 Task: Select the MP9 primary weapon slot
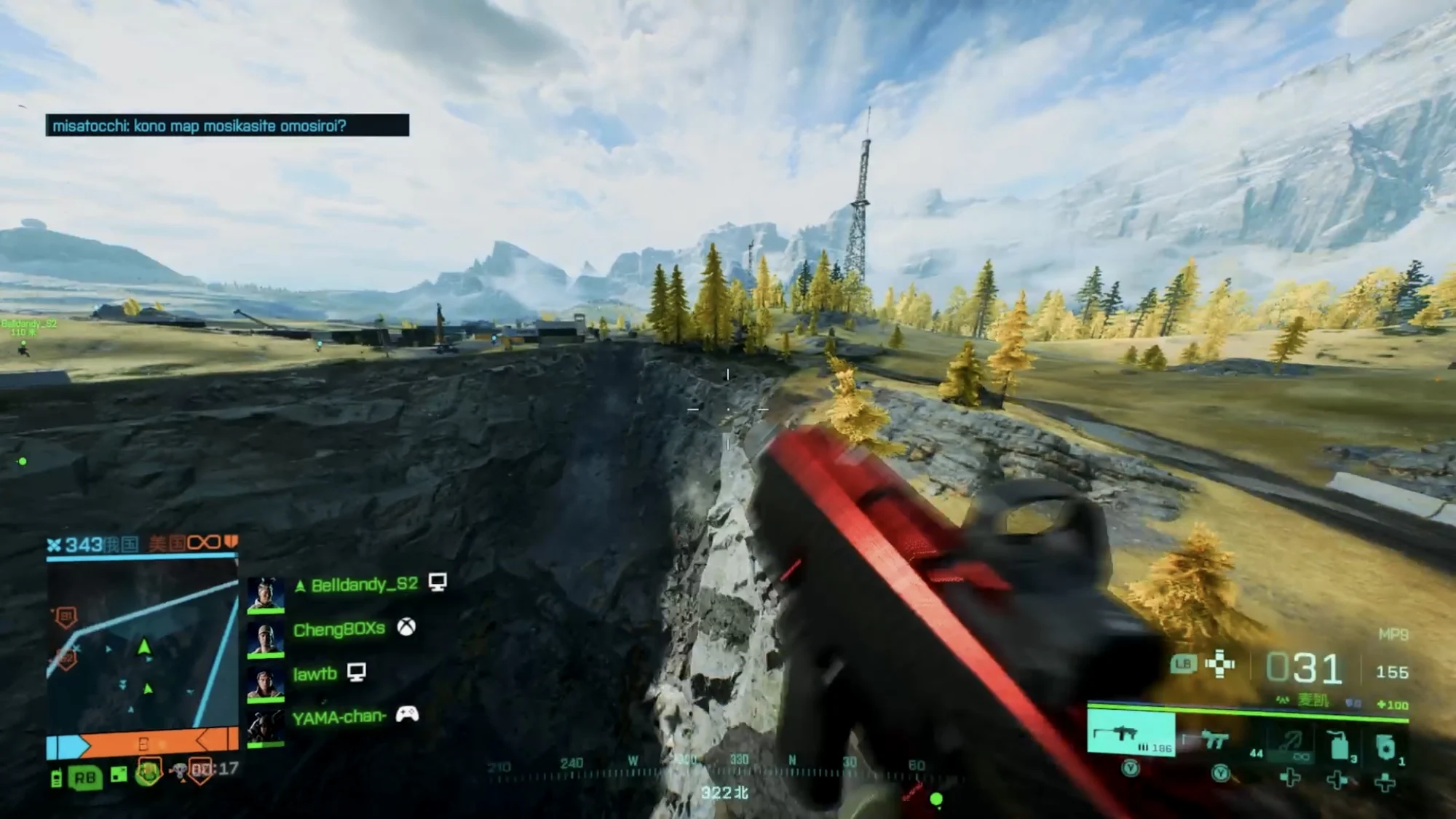click(1130, 734)
